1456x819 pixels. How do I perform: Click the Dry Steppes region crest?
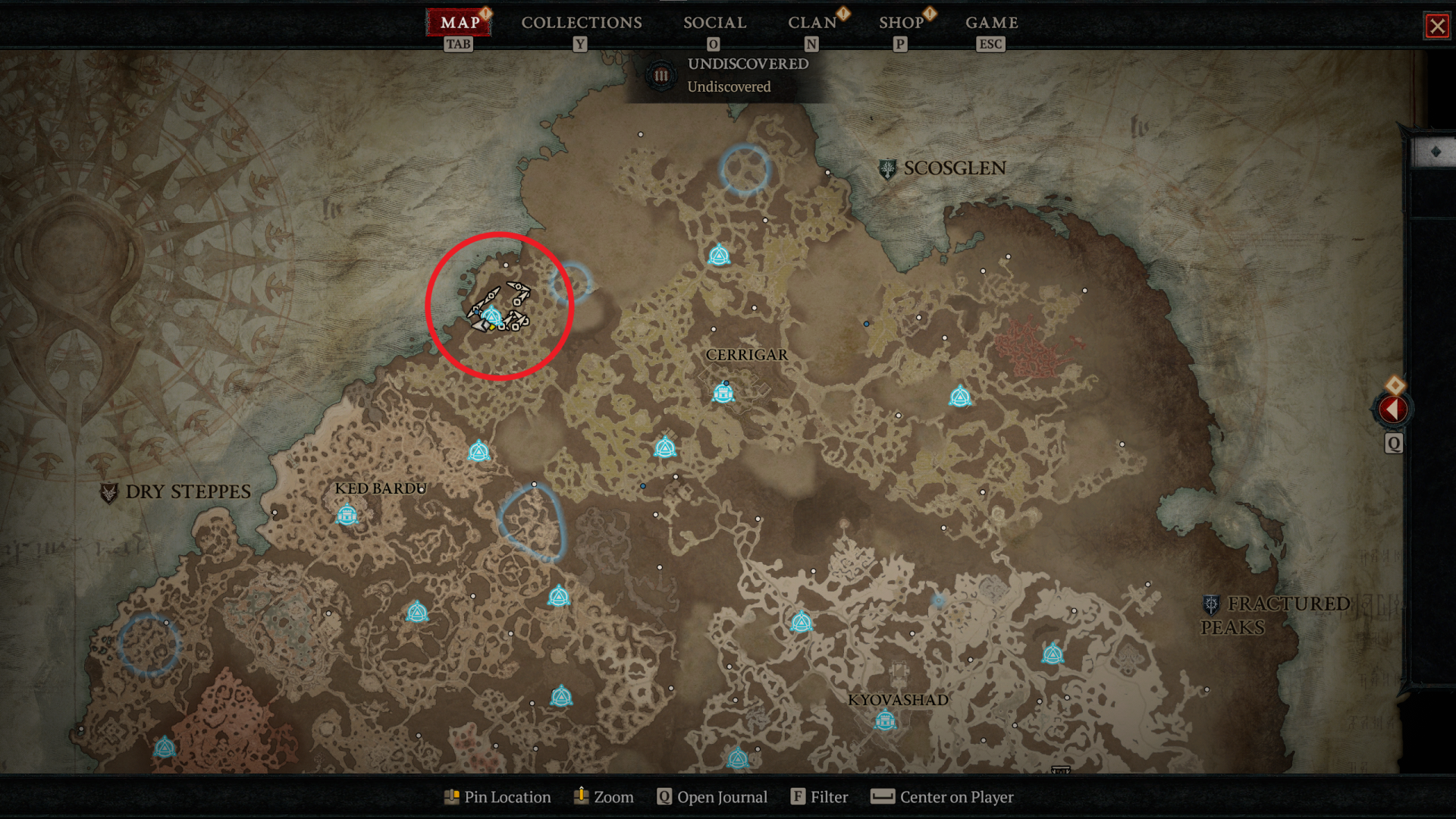109,491
